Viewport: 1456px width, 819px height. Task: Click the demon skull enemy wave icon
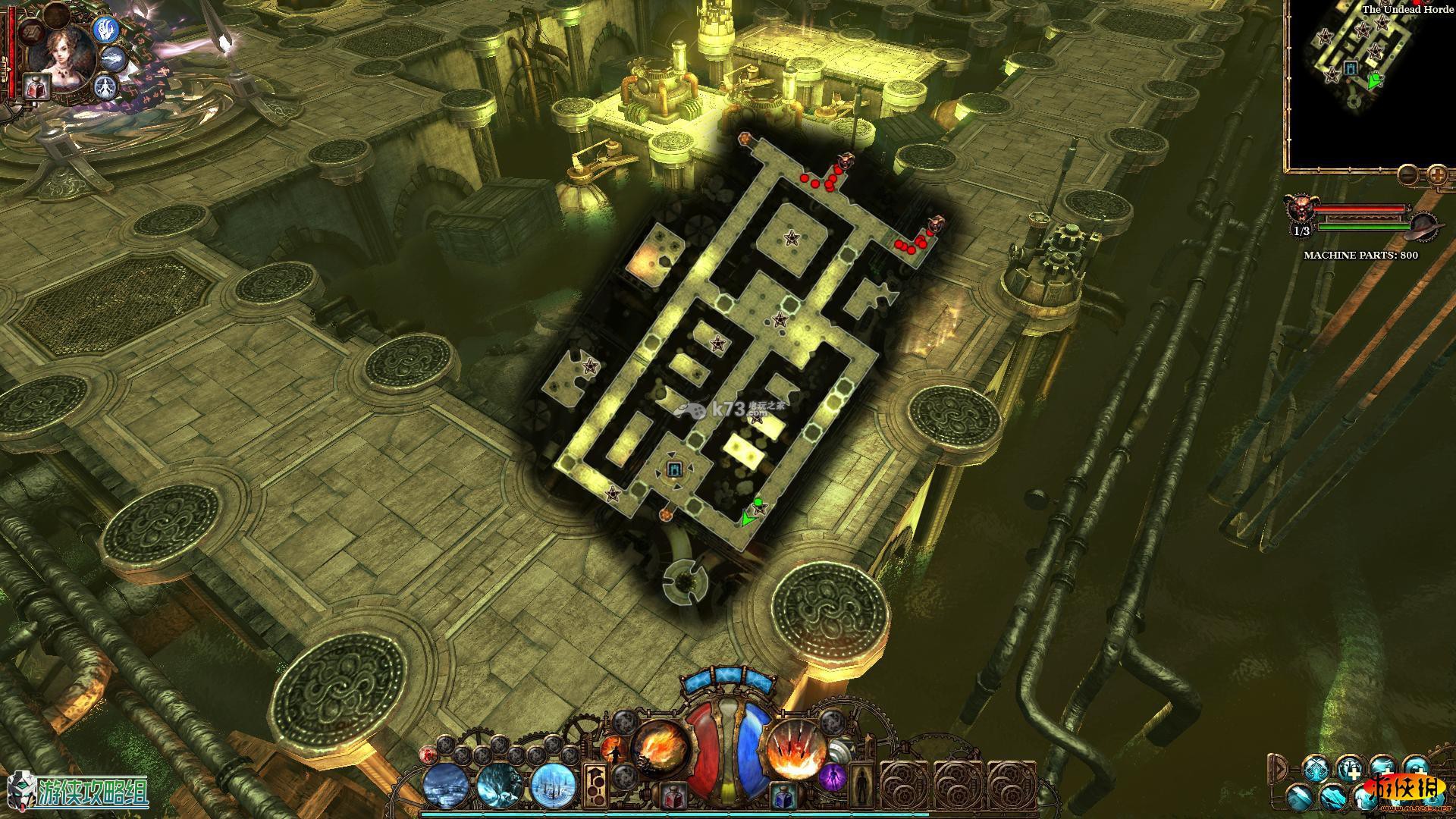click(x=1301, y=207)
